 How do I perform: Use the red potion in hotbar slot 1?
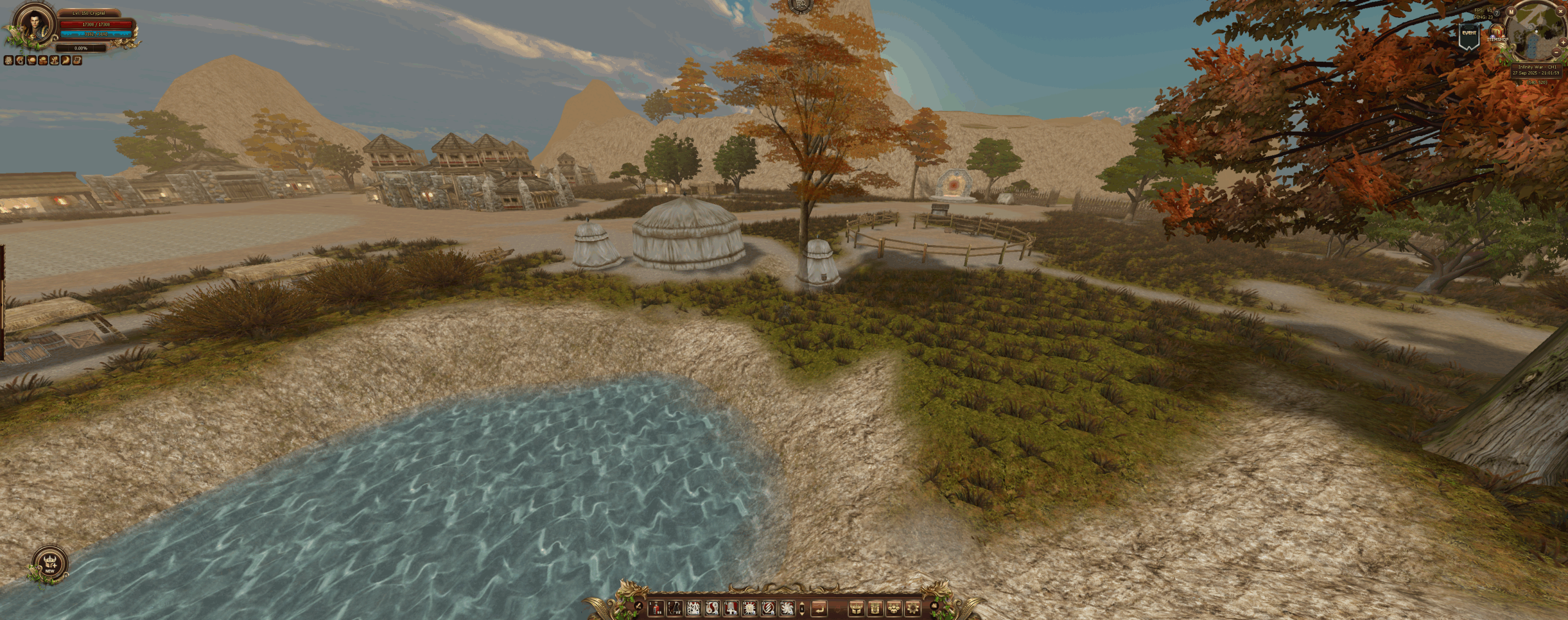pyautogui.click(x=656, y=608)
